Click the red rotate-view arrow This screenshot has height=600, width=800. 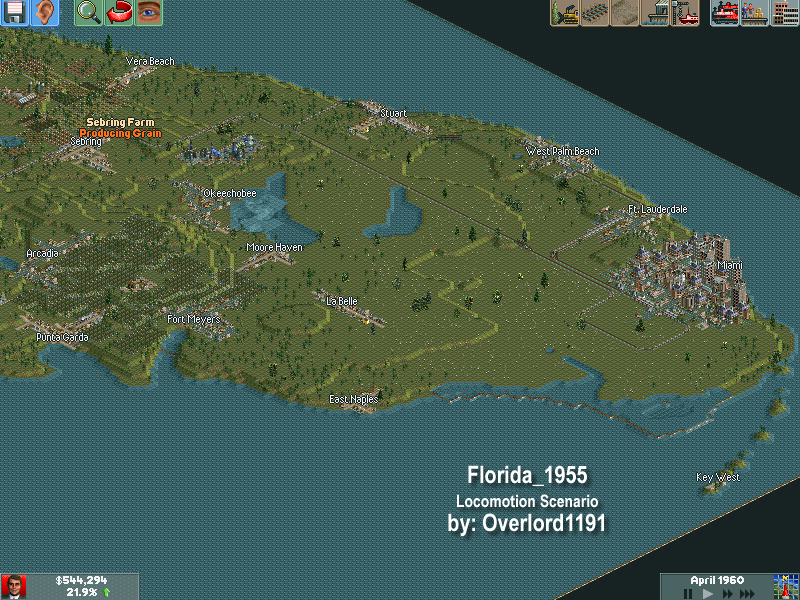[x=119, y=13]
